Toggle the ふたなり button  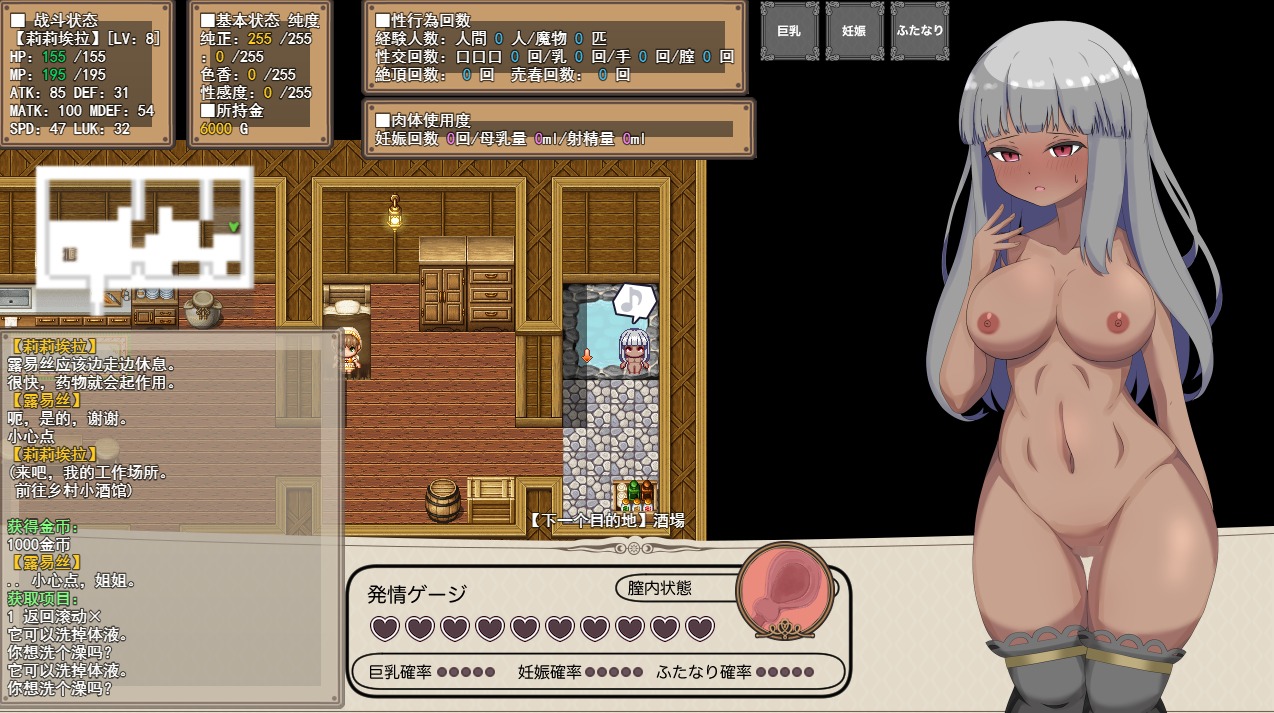919,31
